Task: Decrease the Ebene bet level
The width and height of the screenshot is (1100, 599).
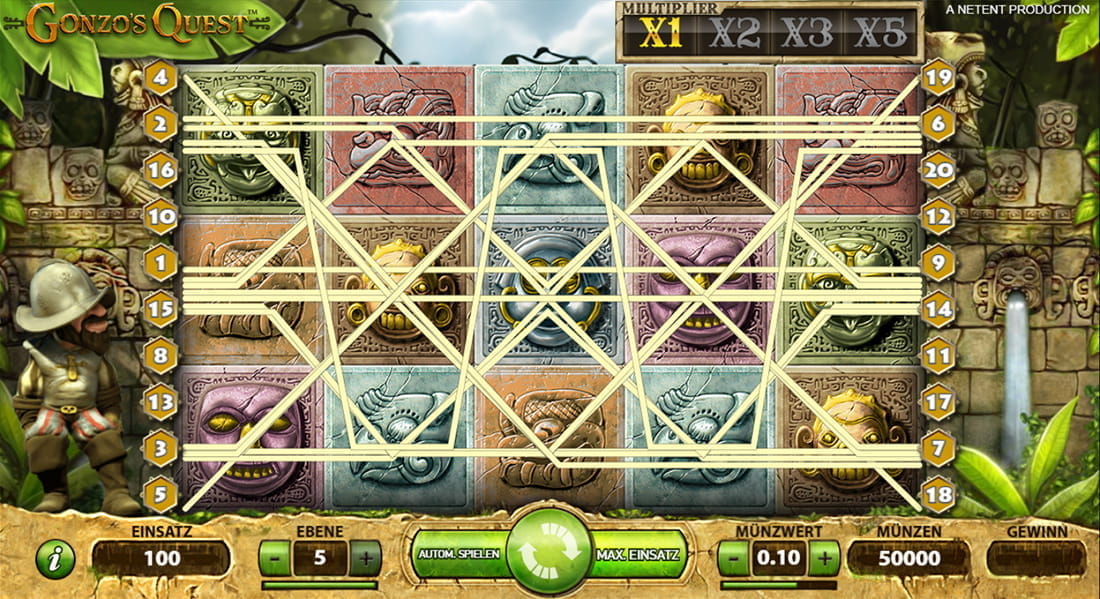Action: 275,558
